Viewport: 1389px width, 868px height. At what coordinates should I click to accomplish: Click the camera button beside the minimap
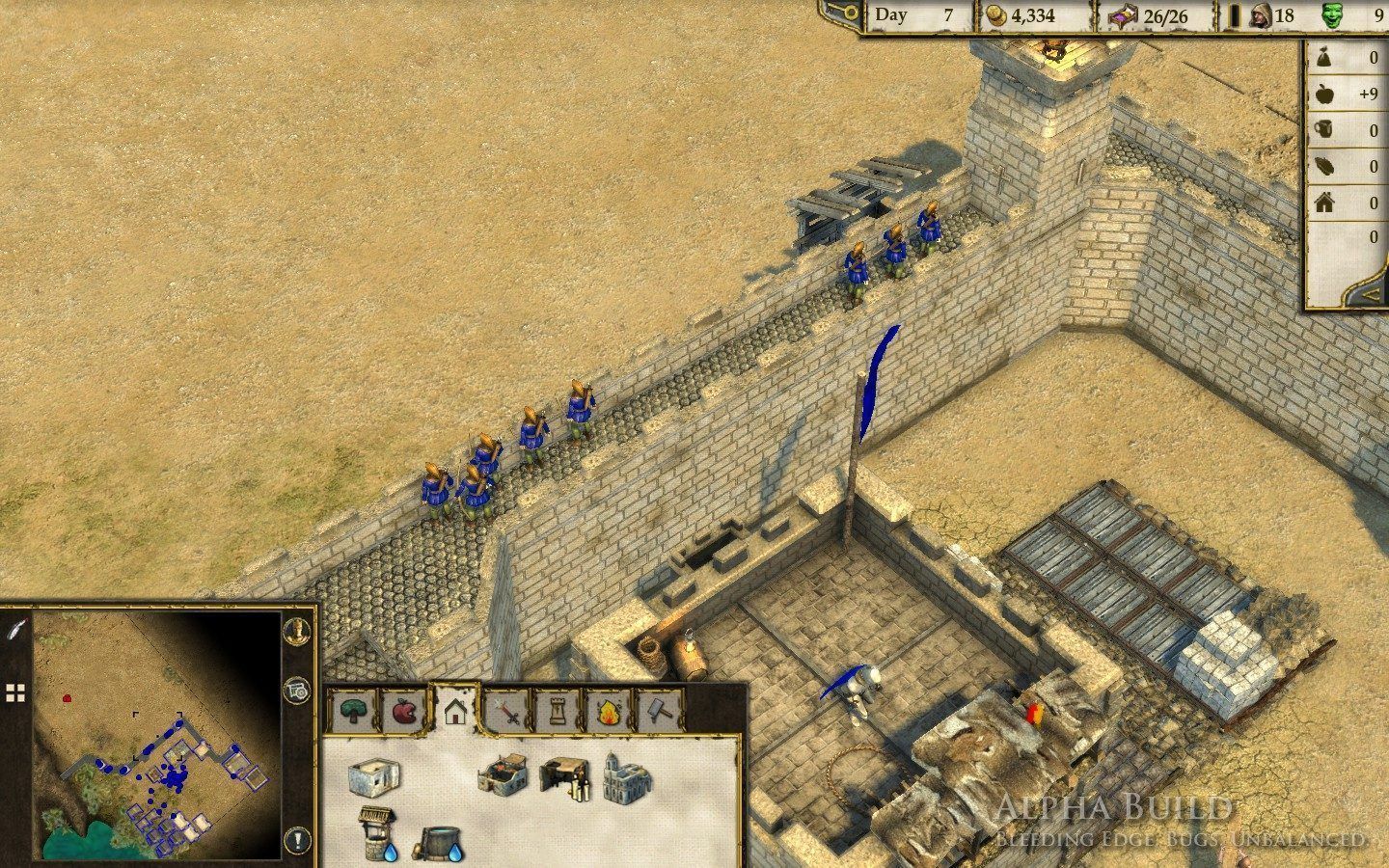(298, 691)
